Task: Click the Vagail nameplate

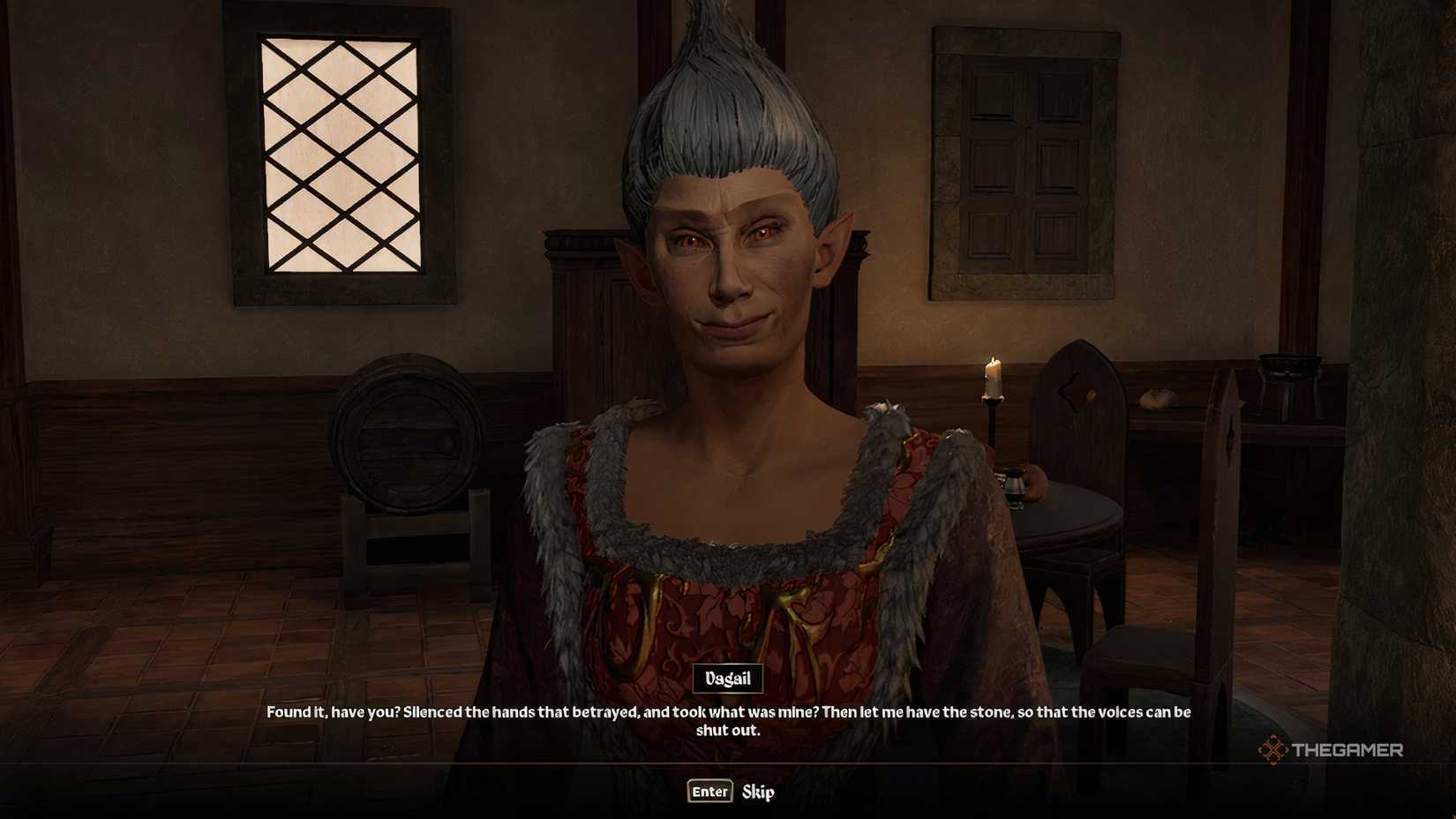Action: (728, 678)
